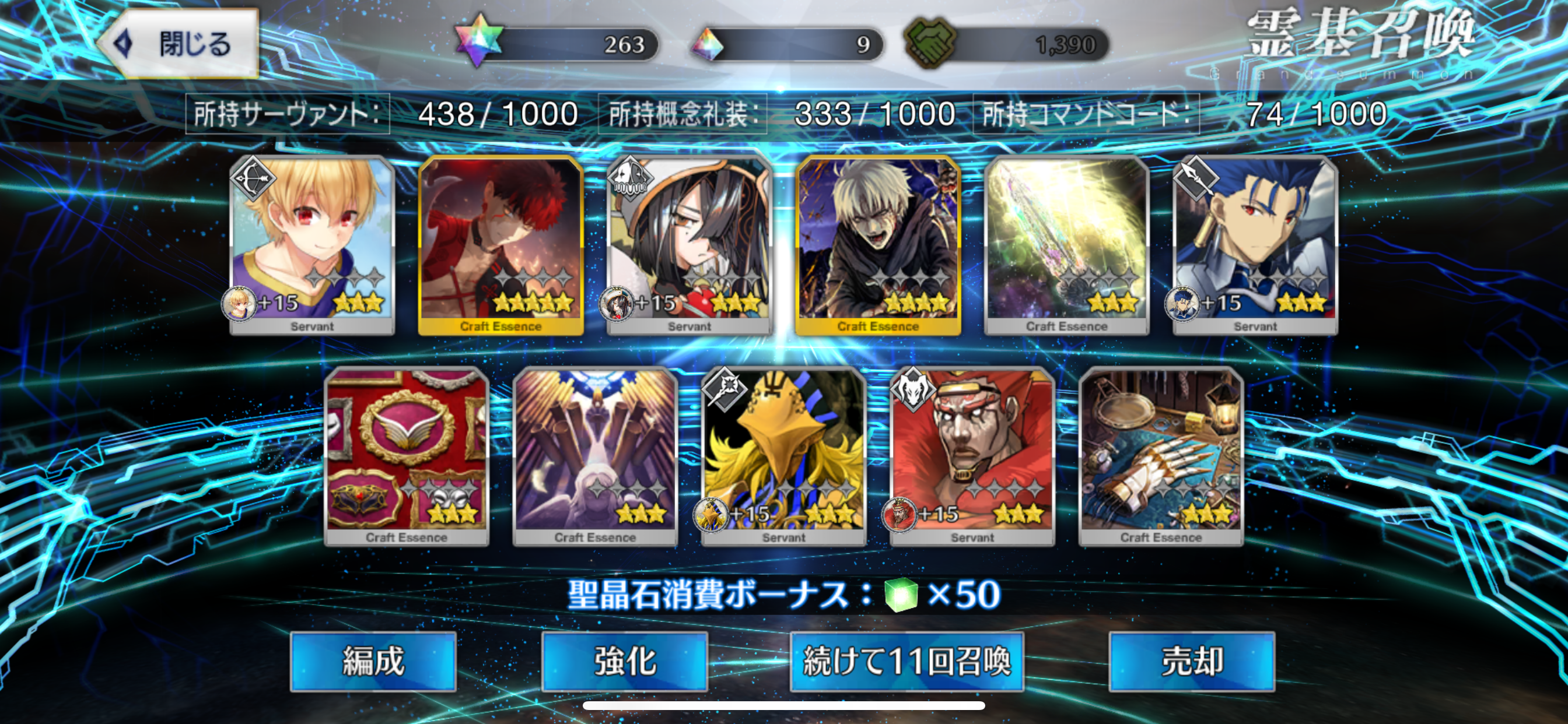Screen dimensions: 1568x724
Task: Select the golden bird-masked Caster servant card
Action: (784, 456)
